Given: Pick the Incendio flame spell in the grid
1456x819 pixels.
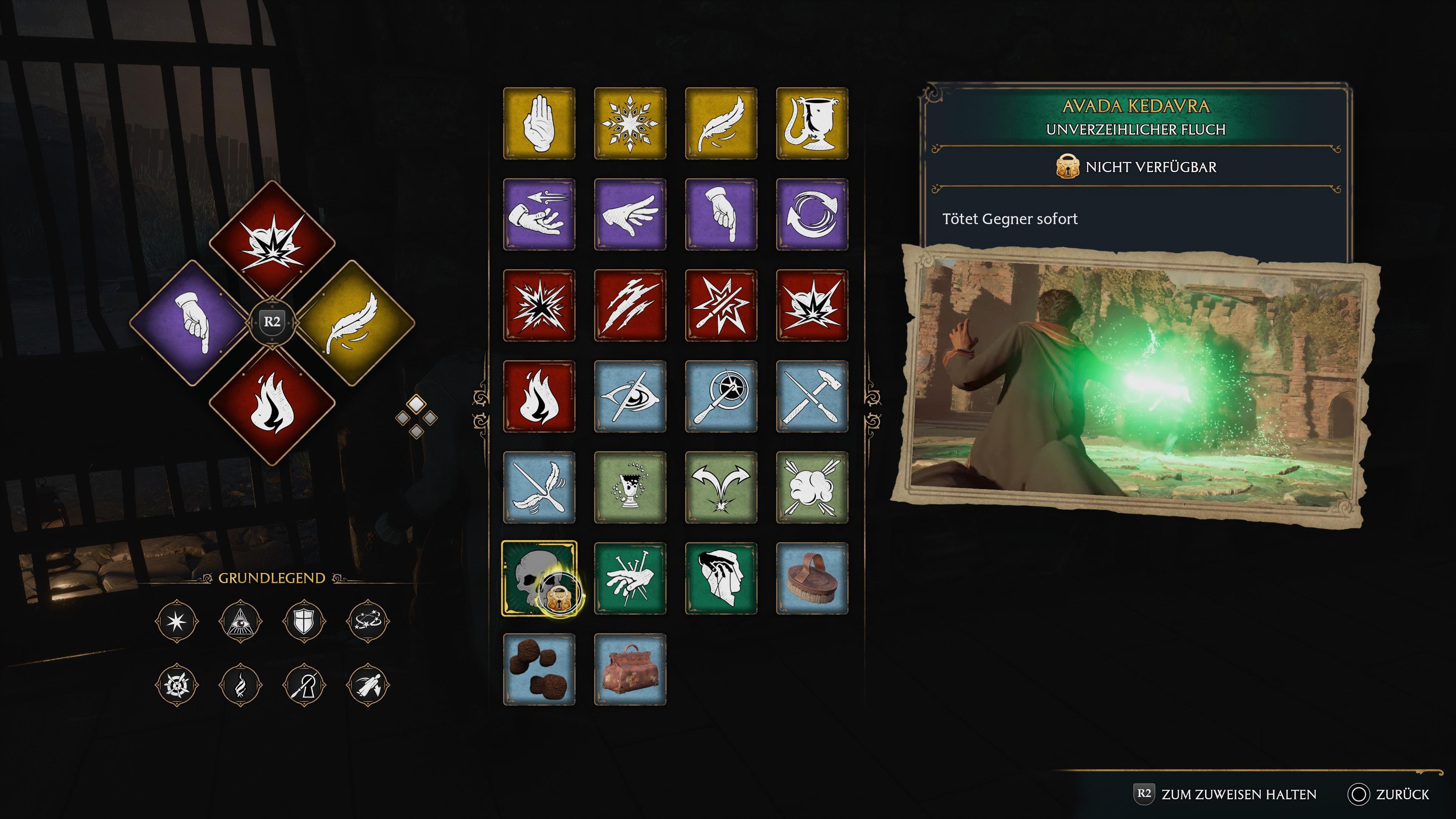Looking at the screenshot, I should point(539,396).
